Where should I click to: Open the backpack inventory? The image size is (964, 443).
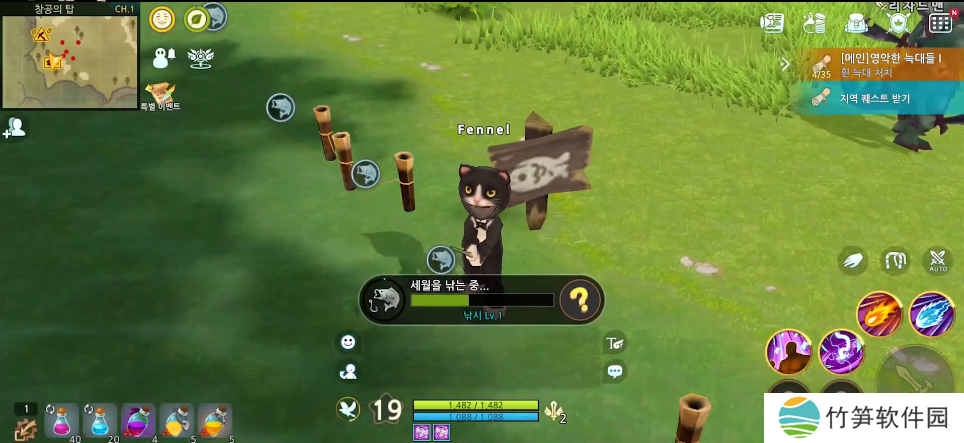point(855,22)
